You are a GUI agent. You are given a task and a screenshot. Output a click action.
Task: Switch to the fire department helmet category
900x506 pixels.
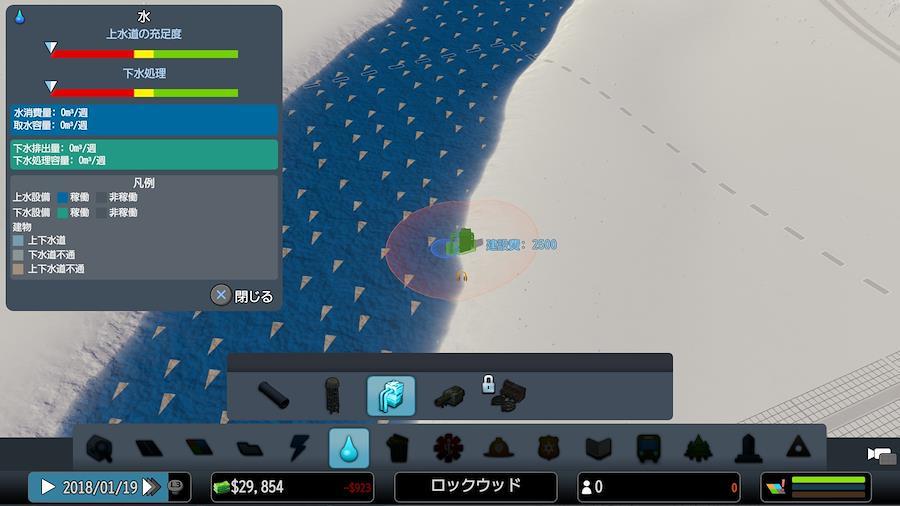[498, 448]
